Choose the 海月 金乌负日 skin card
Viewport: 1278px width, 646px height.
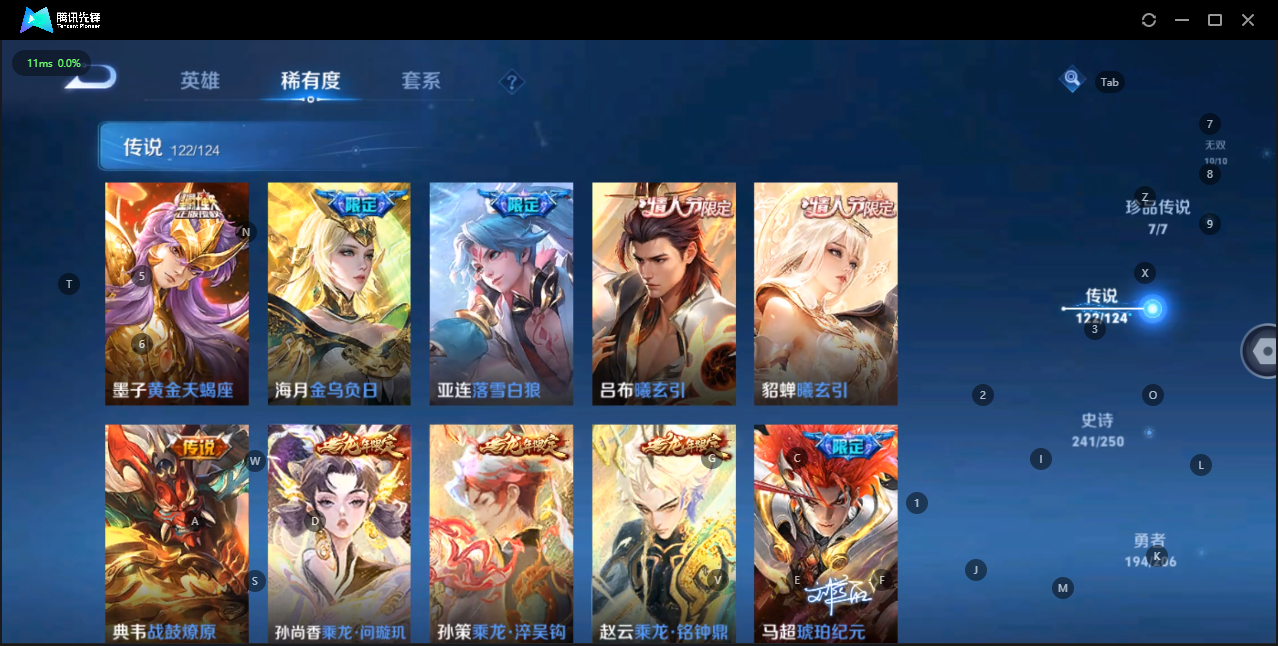pos(339,293)
